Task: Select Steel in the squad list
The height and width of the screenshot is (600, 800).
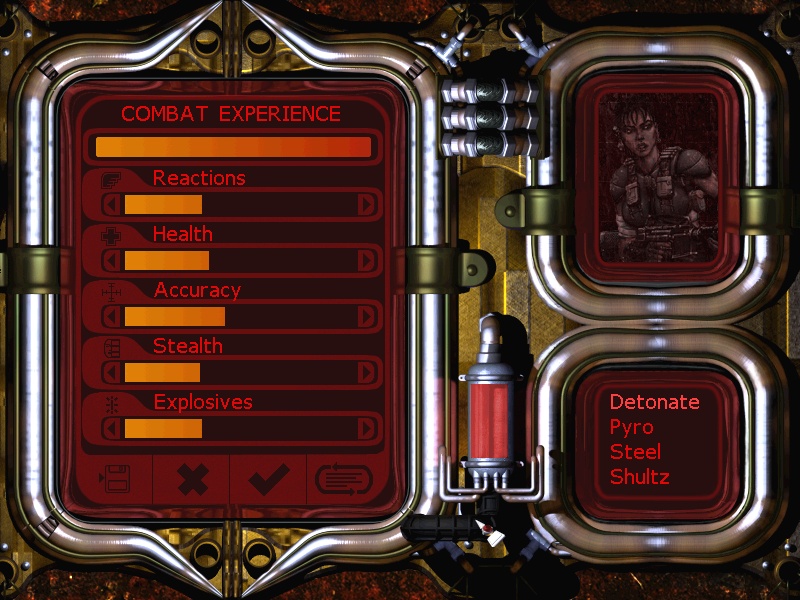Action: tap(635, 452)
